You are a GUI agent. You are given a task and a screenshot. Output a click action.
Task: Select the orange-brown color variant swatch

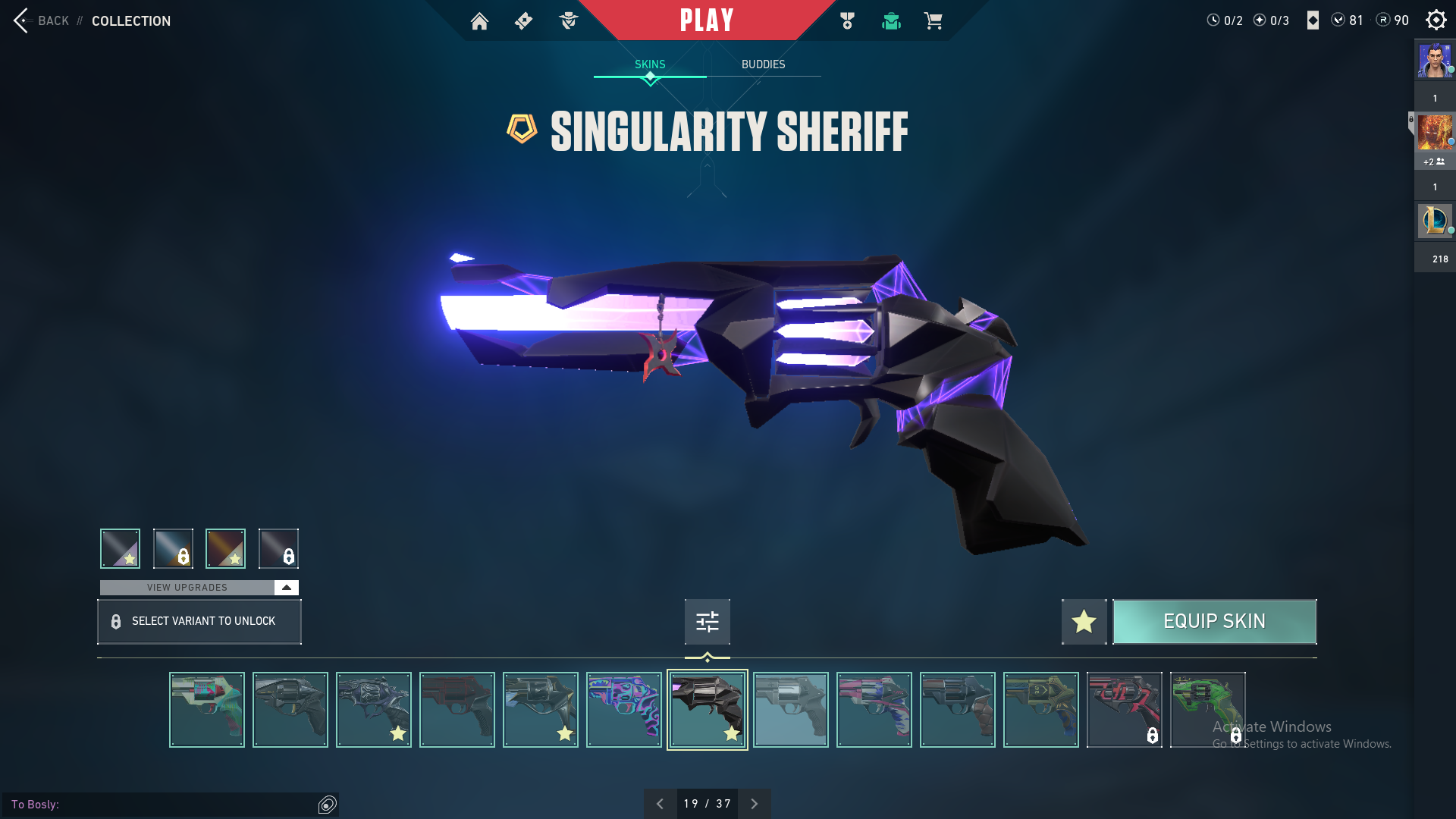tap(225, 548)
